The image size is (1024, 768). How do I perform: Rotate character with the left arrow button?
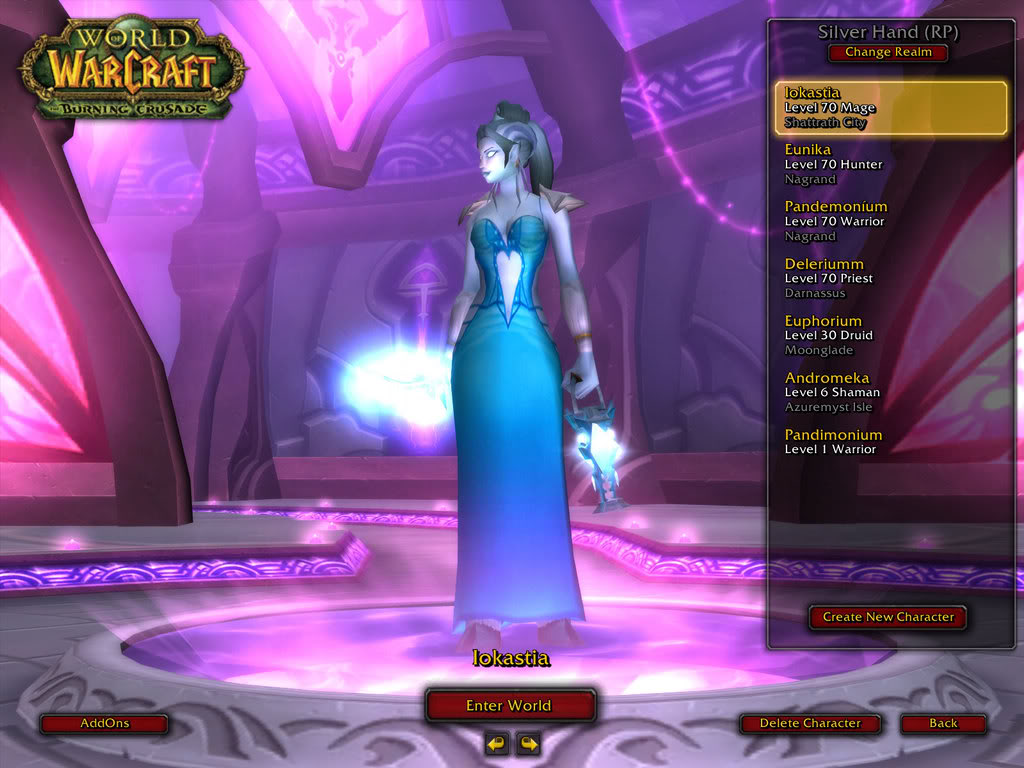click(497, 743)
